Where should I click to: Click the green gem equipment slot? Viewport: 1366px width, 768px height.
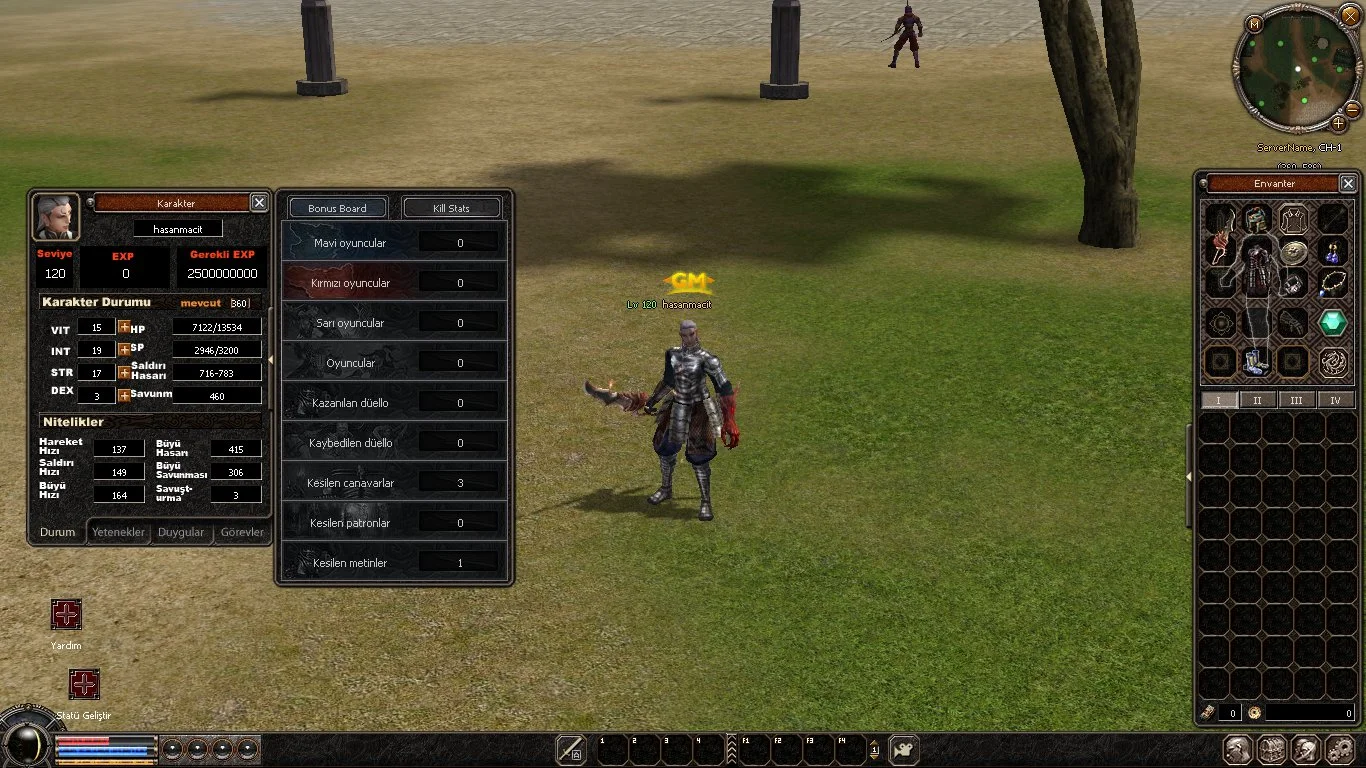coord(1332,322)
